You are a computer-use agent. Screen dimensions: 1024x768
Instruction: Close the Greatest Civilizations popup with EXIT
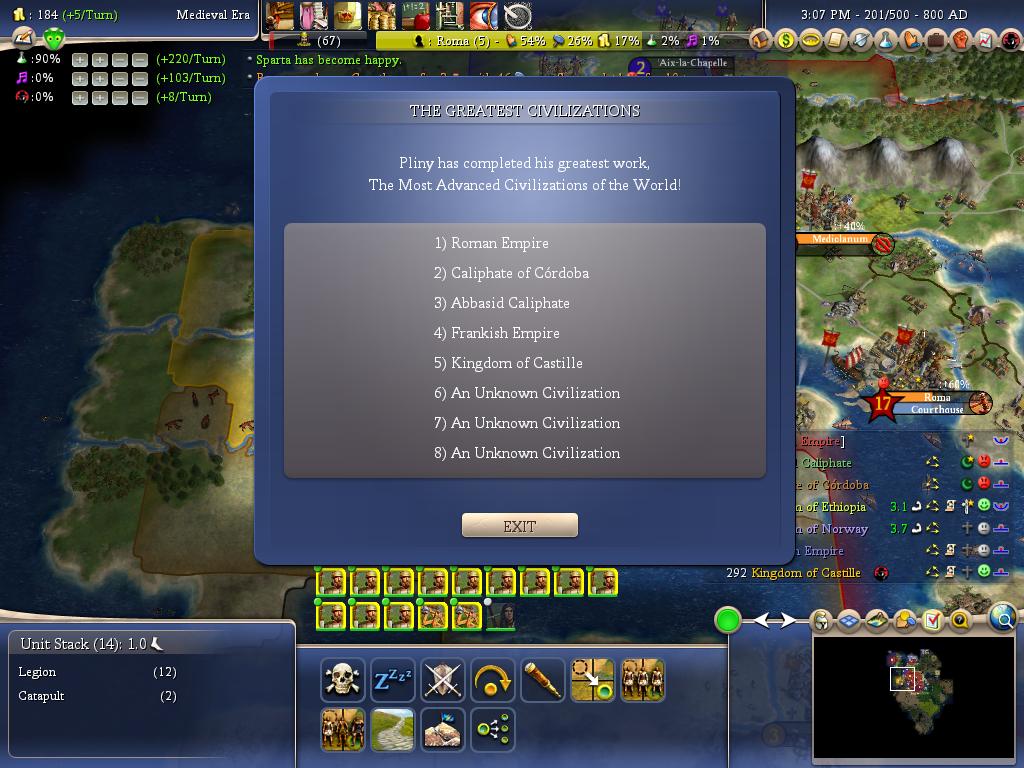click(x=519, y=526)
